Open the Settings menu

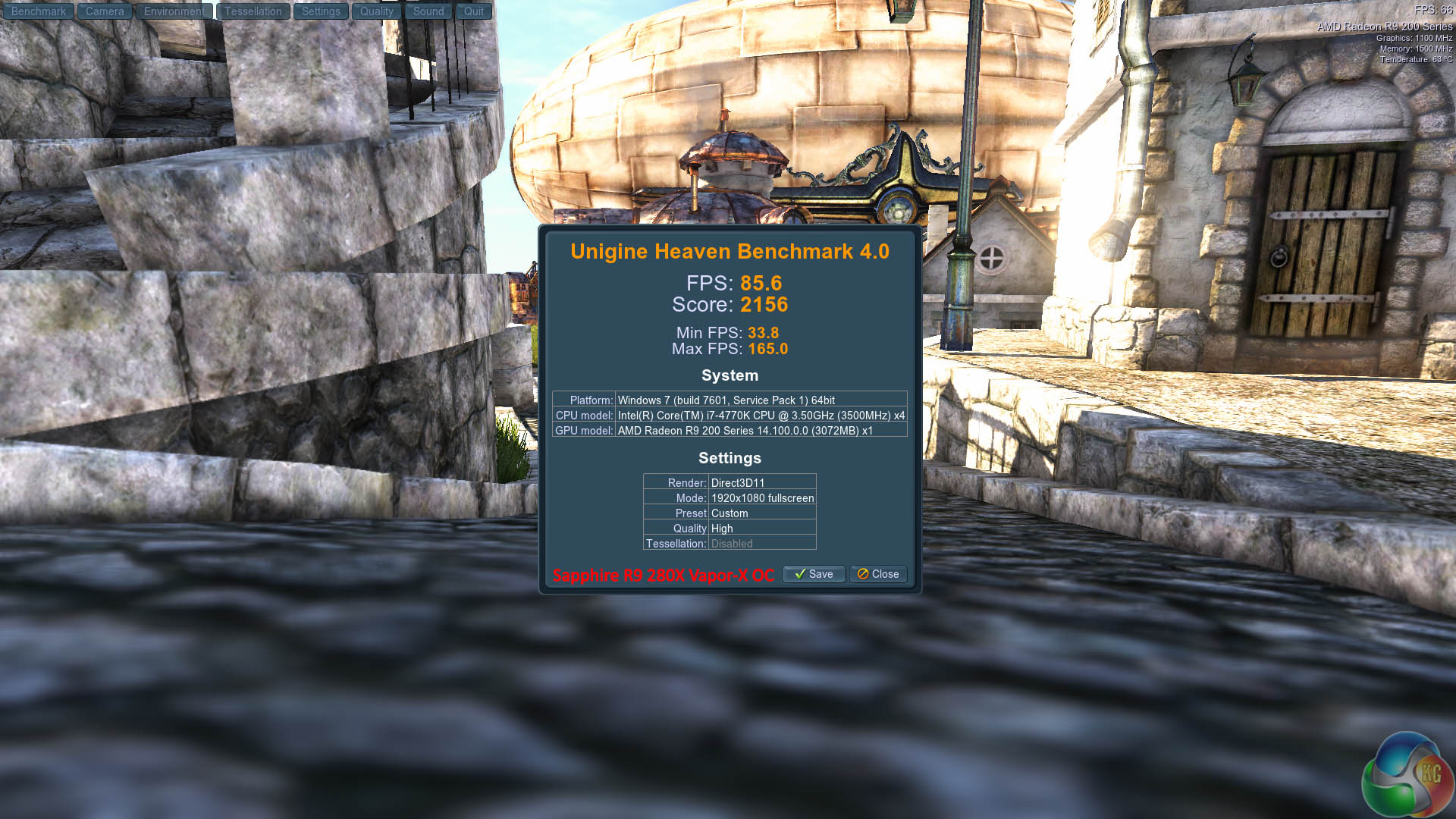[x=321, y=11]
